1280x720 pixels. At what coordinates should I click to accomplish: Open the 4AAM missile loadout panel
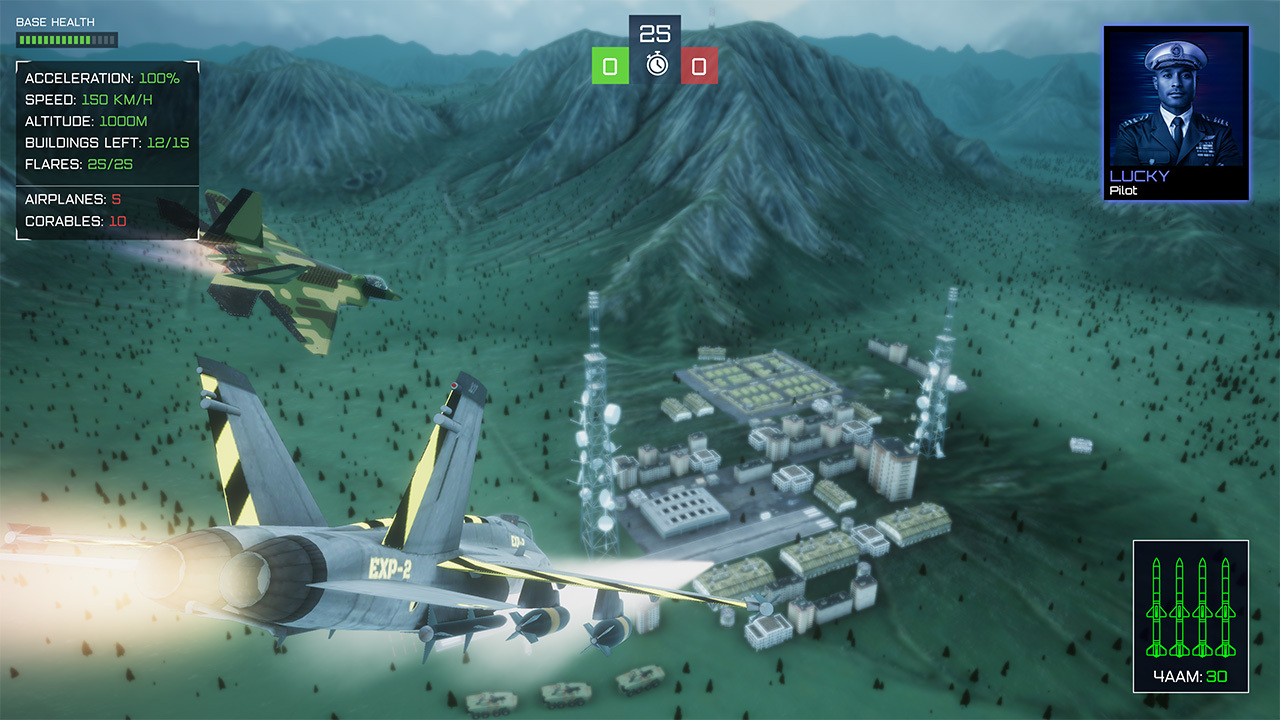(1189, 615)
